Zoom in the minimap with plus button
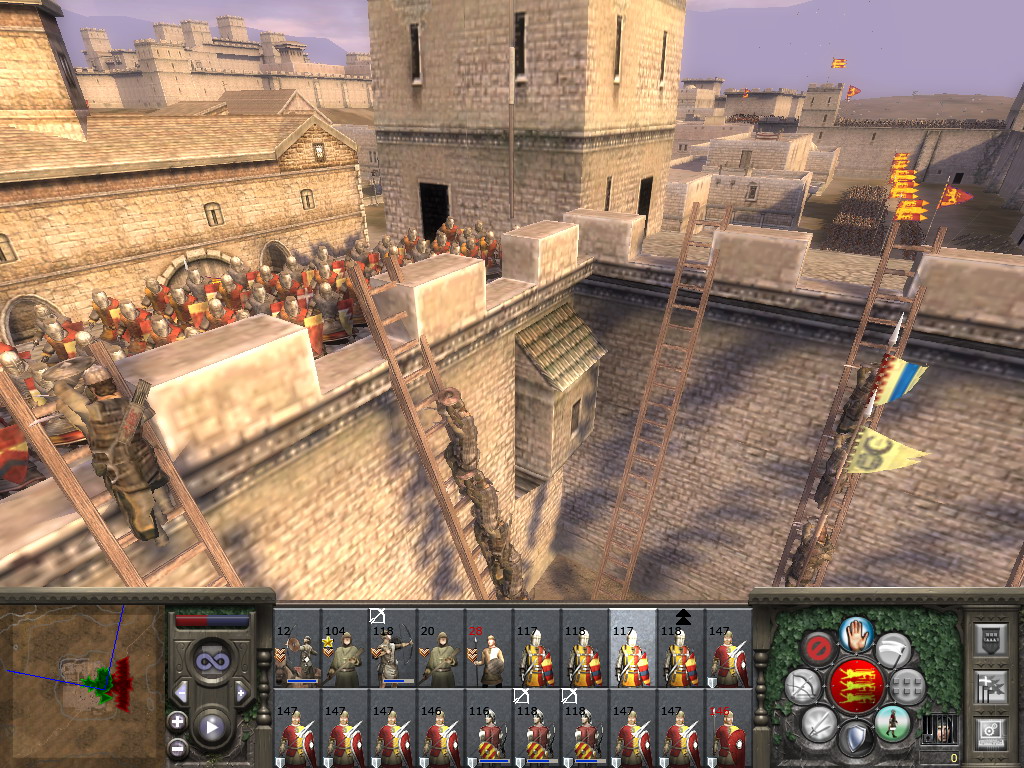Screen dimensions: 1024x768 [177, 720]
